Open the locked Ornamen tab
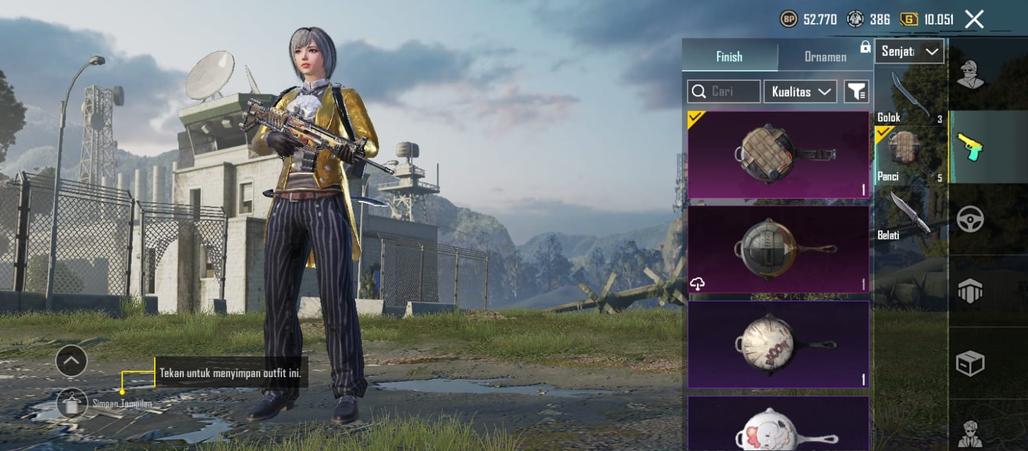 point(826,57)
